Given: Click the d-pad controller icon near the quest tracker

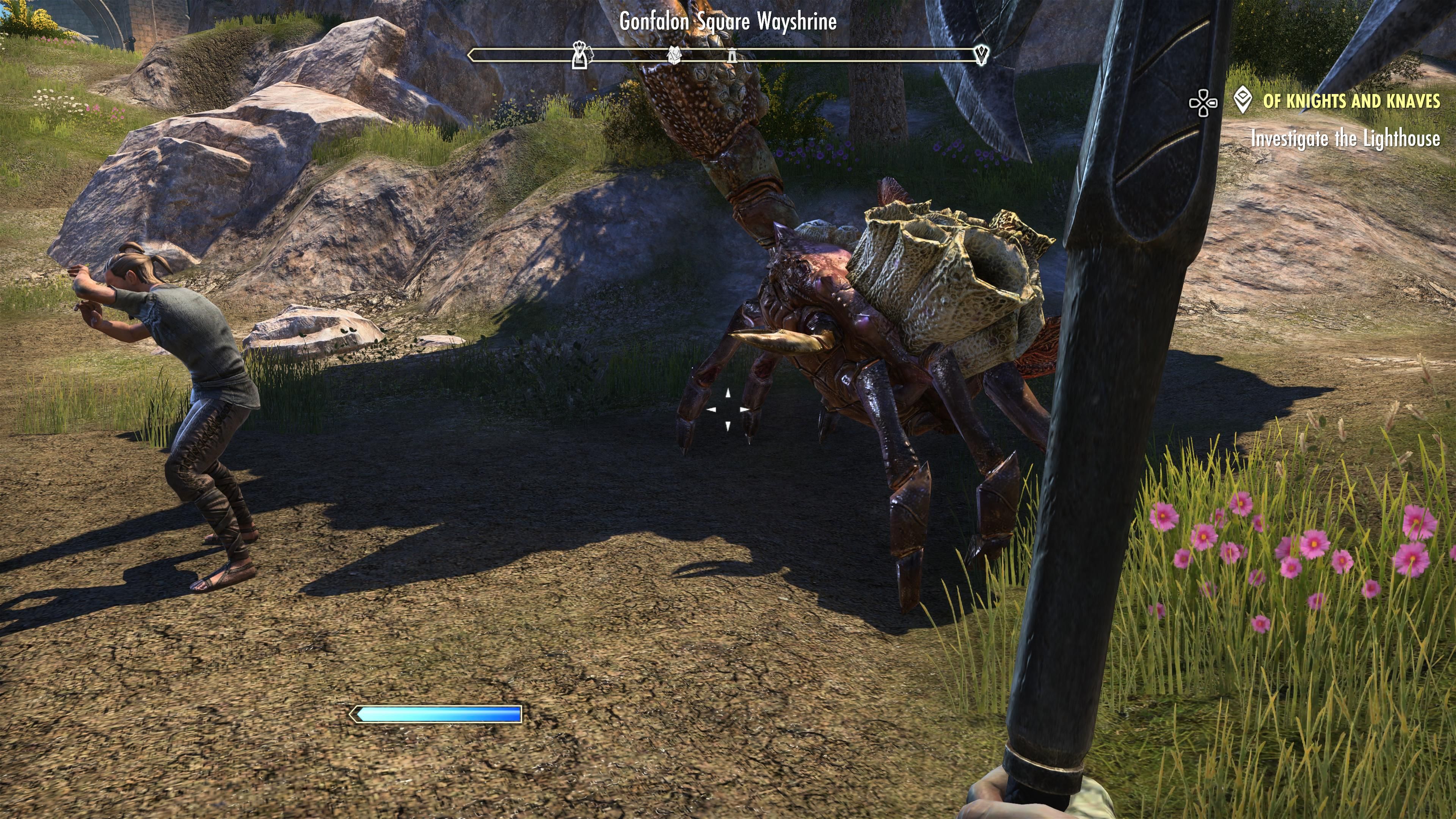Looking at the screenshot, I should pos(1203,104).
